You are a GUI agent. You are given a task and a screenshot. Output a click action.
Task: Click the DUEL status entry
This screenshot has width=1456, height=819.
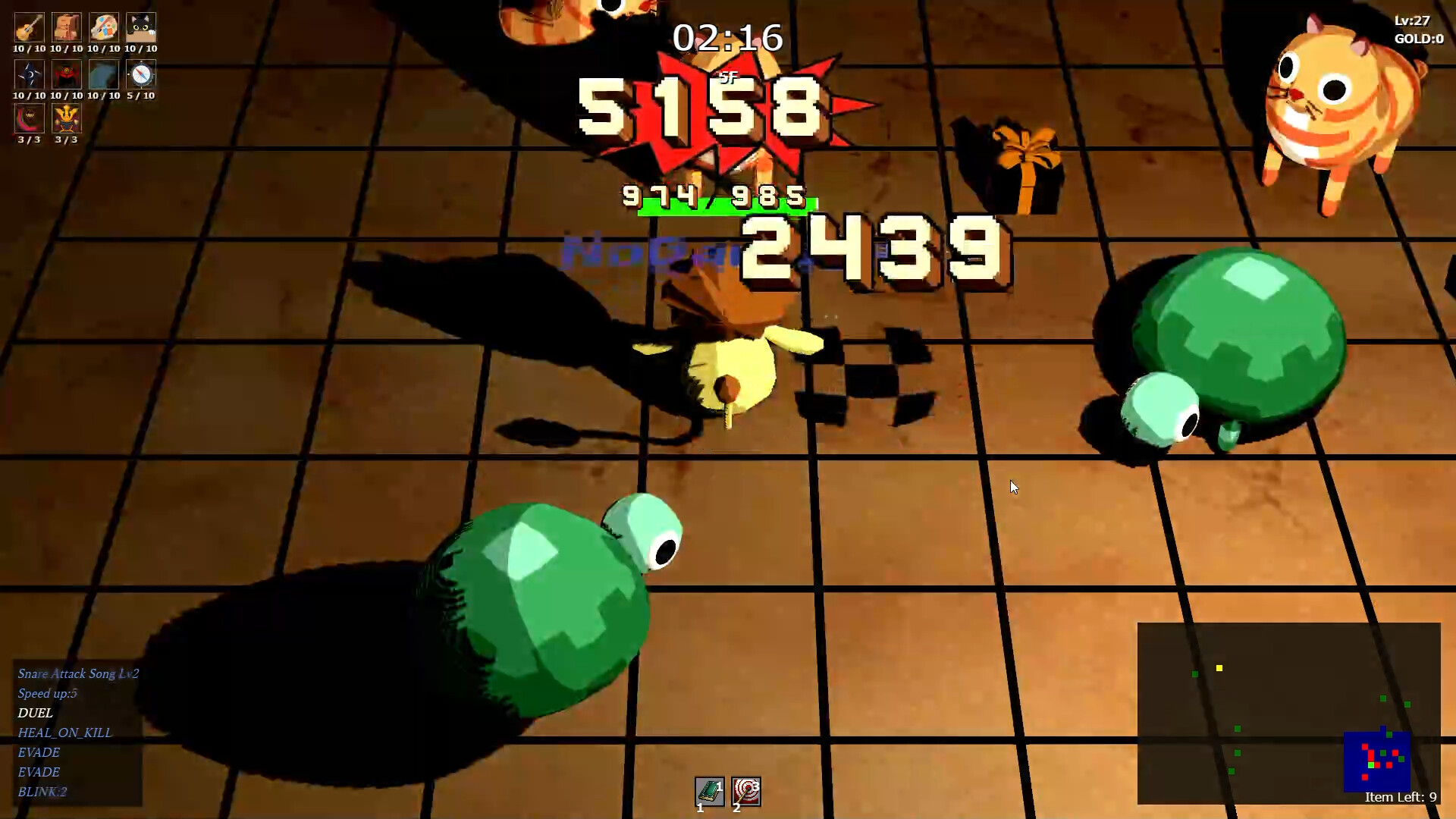pos(35,713)
